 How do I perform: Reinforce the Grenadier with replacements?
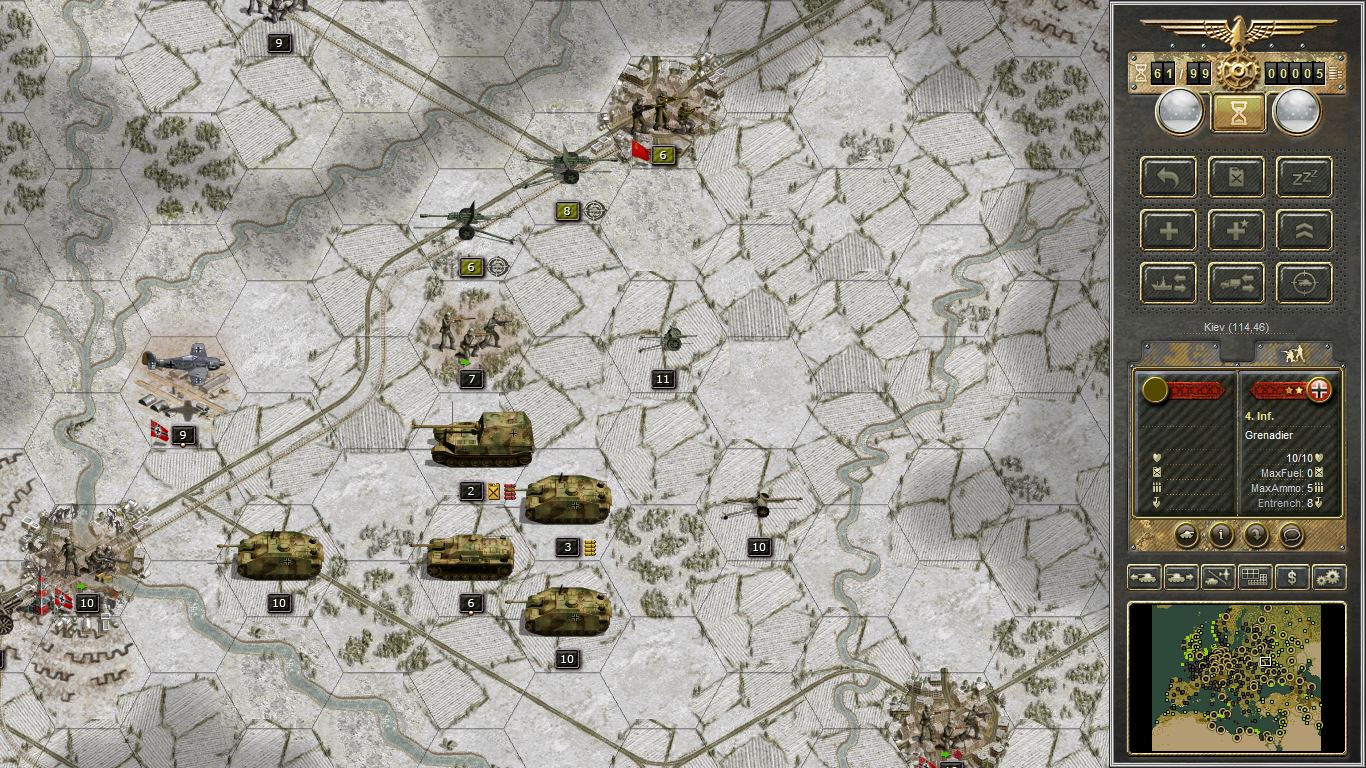tap(1169, 232)
